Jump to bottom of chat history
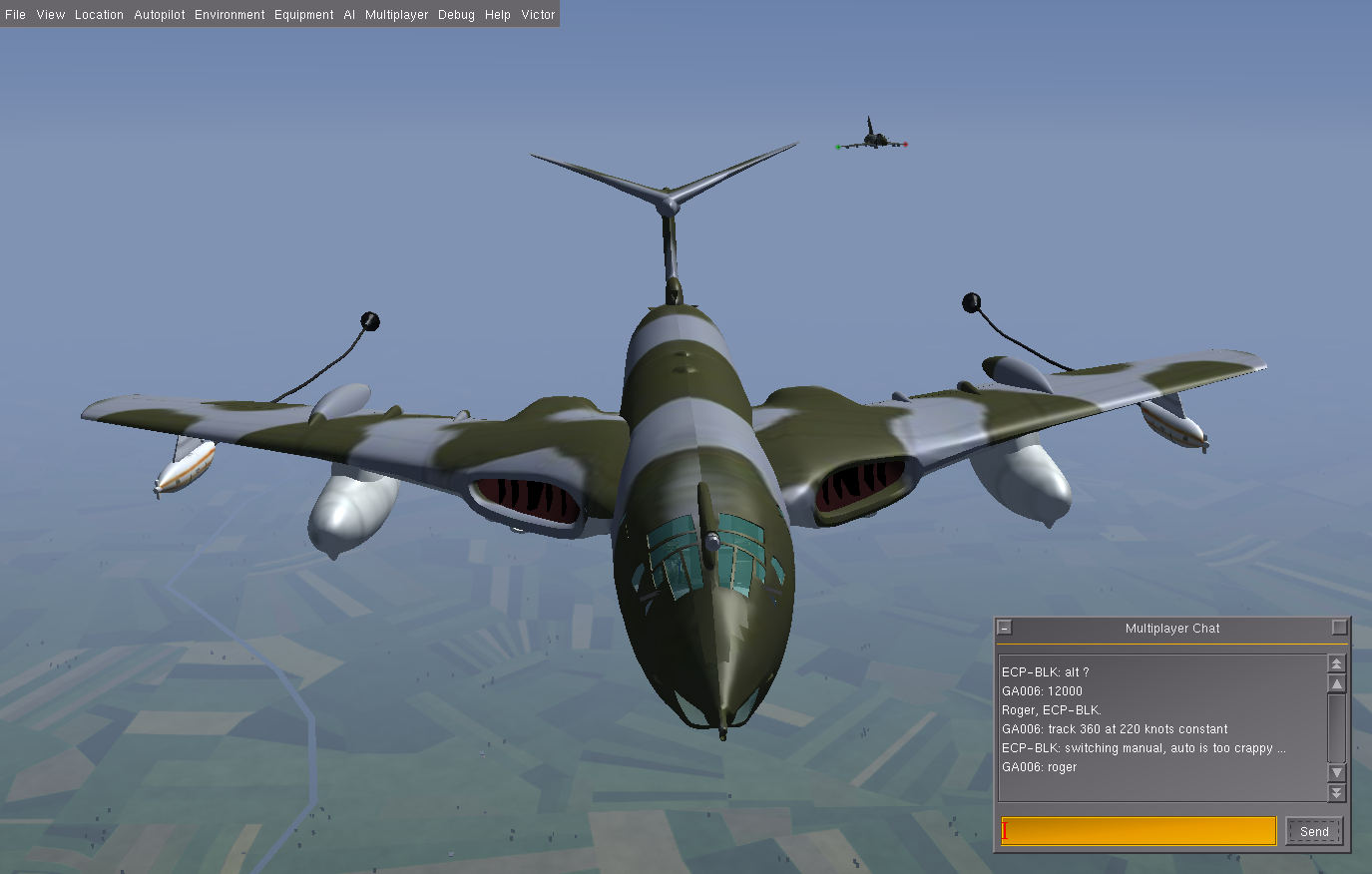1372x874 pixels. coord(1337,792)
